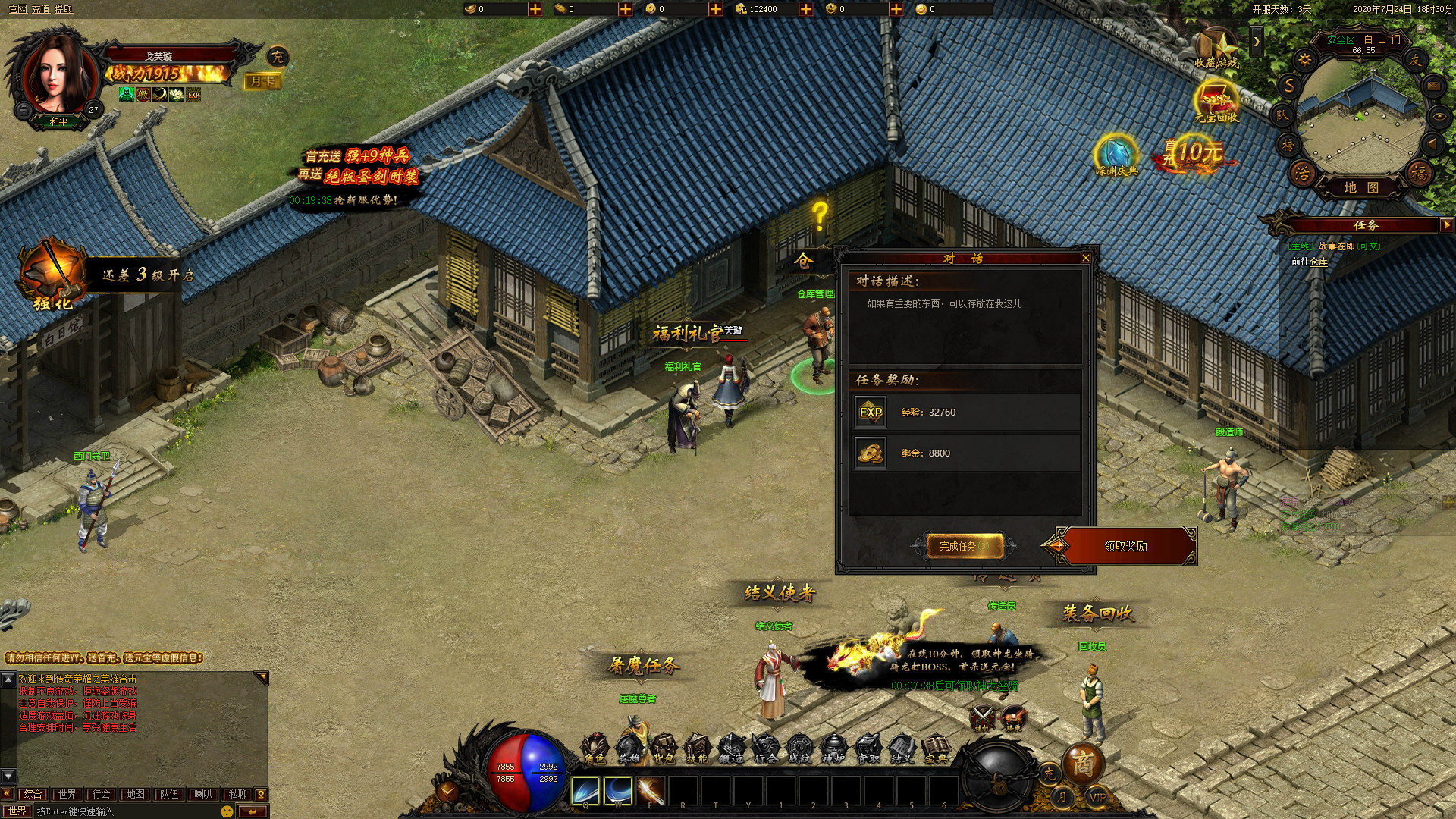Switch chat to the 私聊 tab
Screen dimensions: 1456x819
pyautogui.click(x=237, y=794)
